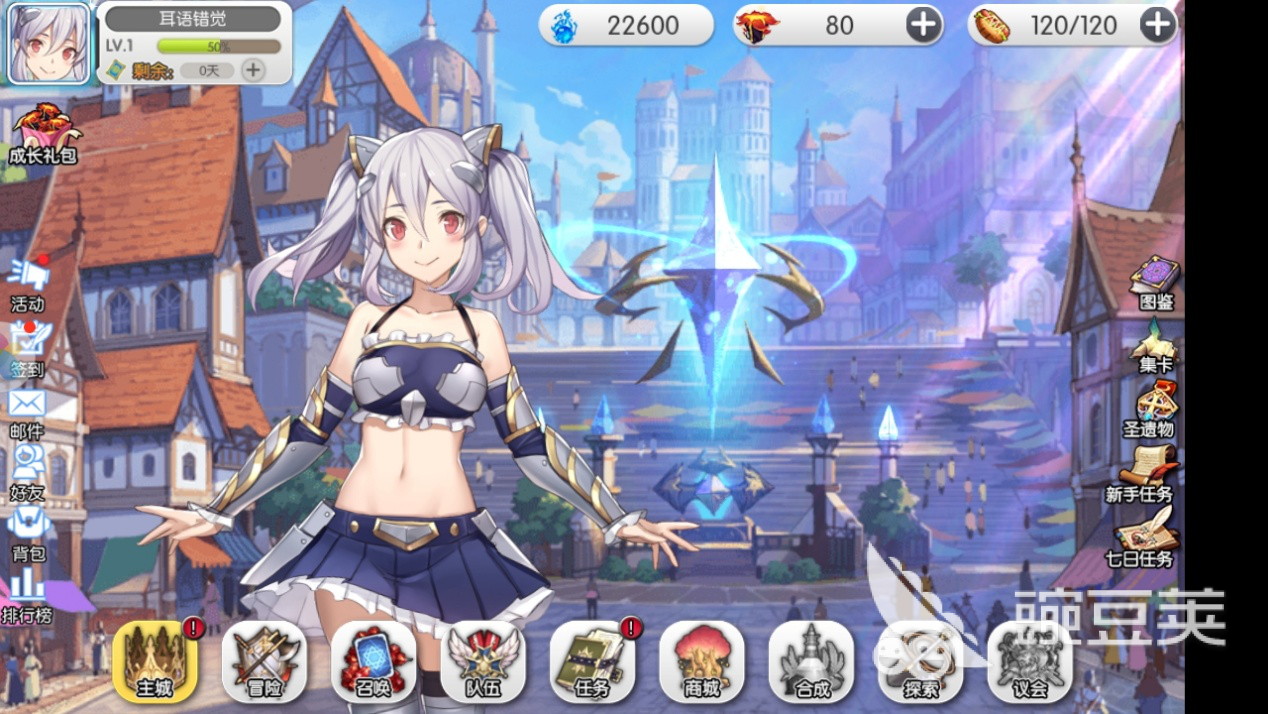Enter the 议会 council screen

[x=1030, y=661]
